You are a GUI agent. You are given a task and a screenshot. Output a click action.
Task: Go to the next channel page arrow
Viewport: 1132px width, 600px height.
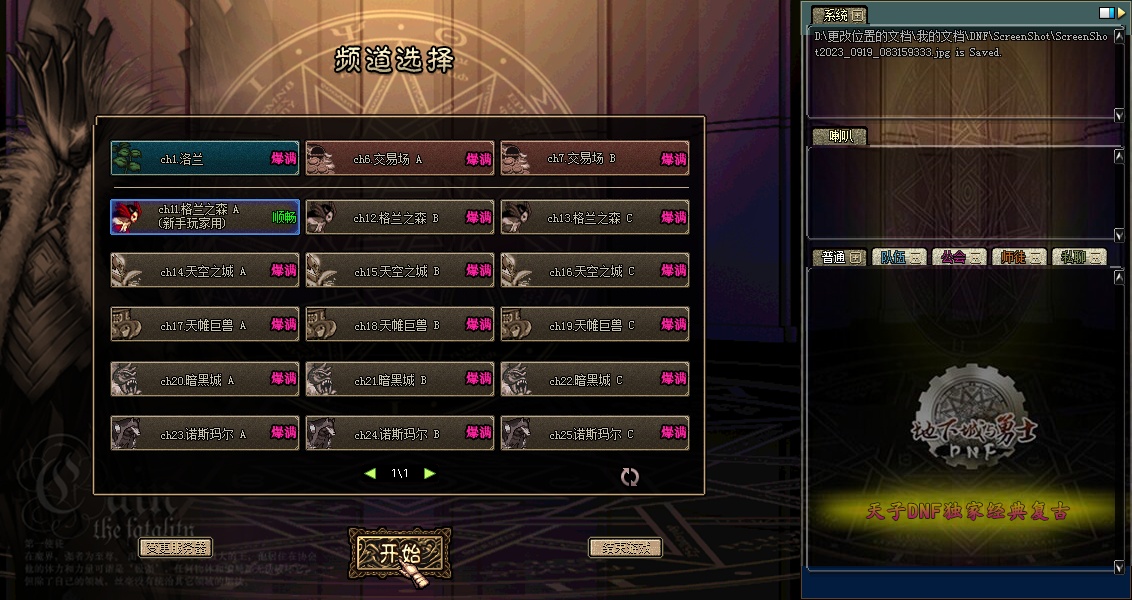pos(430,473)
